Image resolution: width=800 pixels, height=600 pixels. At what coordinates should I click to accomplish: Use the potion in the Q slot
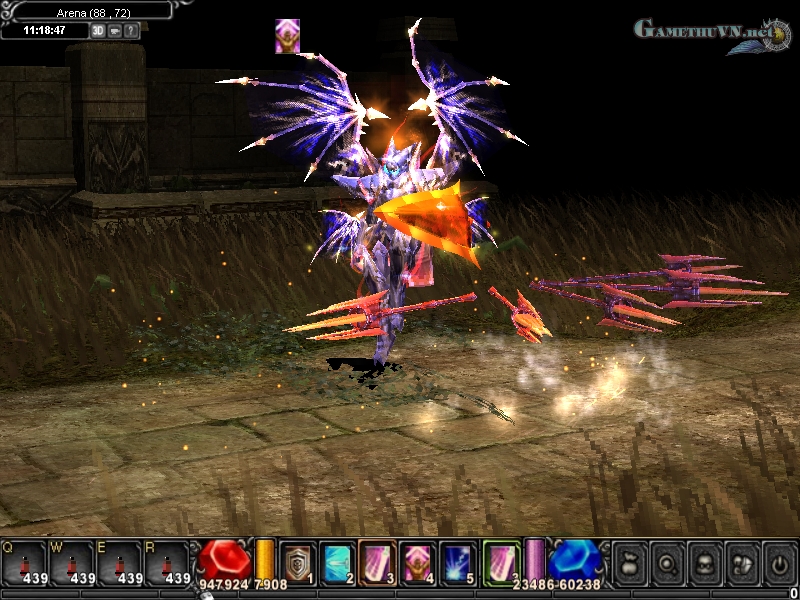22,562
